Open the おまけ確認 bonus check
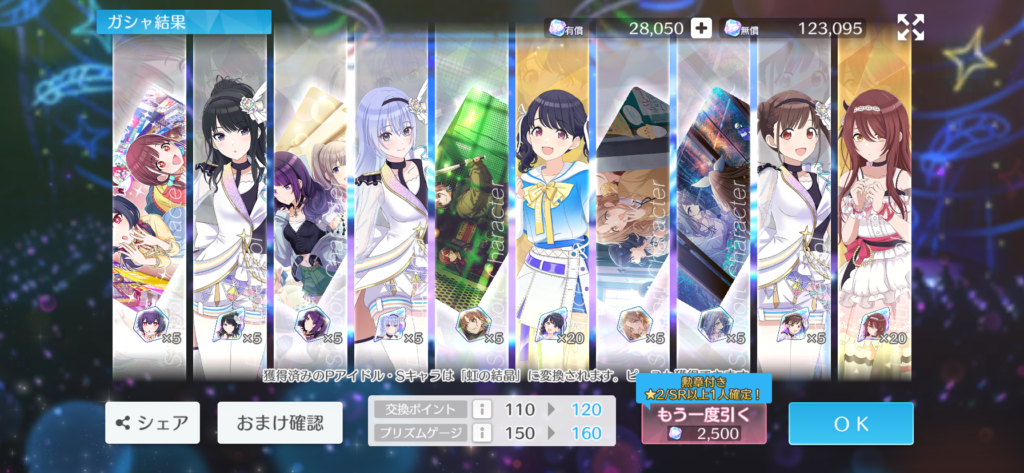The image size is (1024, 473). coord(280,422)
